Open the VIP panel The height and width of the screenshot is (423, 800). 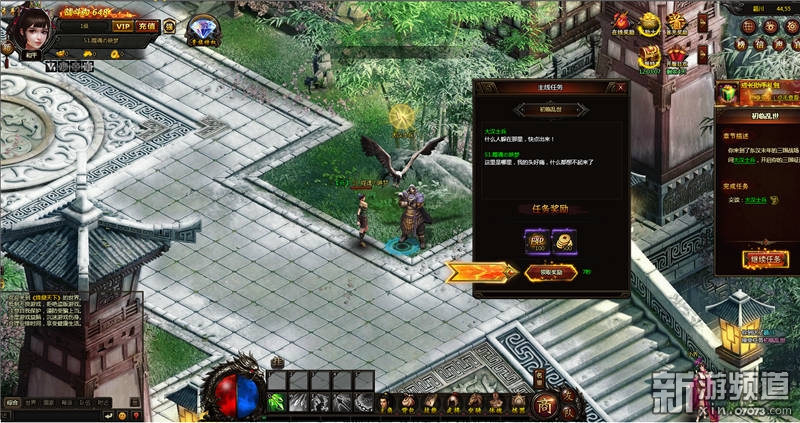(x=122, y=26)
